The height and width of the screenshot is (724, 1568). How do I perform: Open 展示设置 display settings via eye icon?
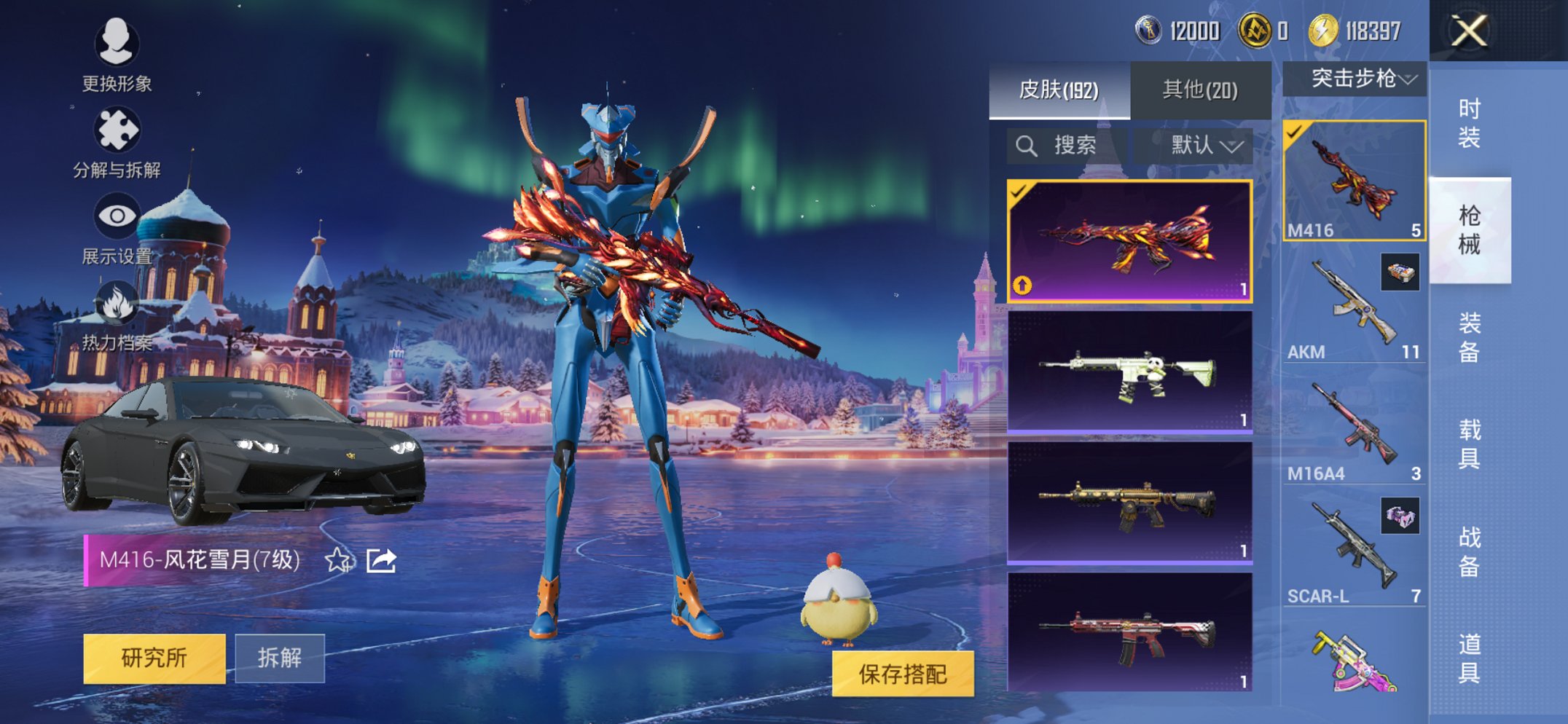[x=119, y=215]
